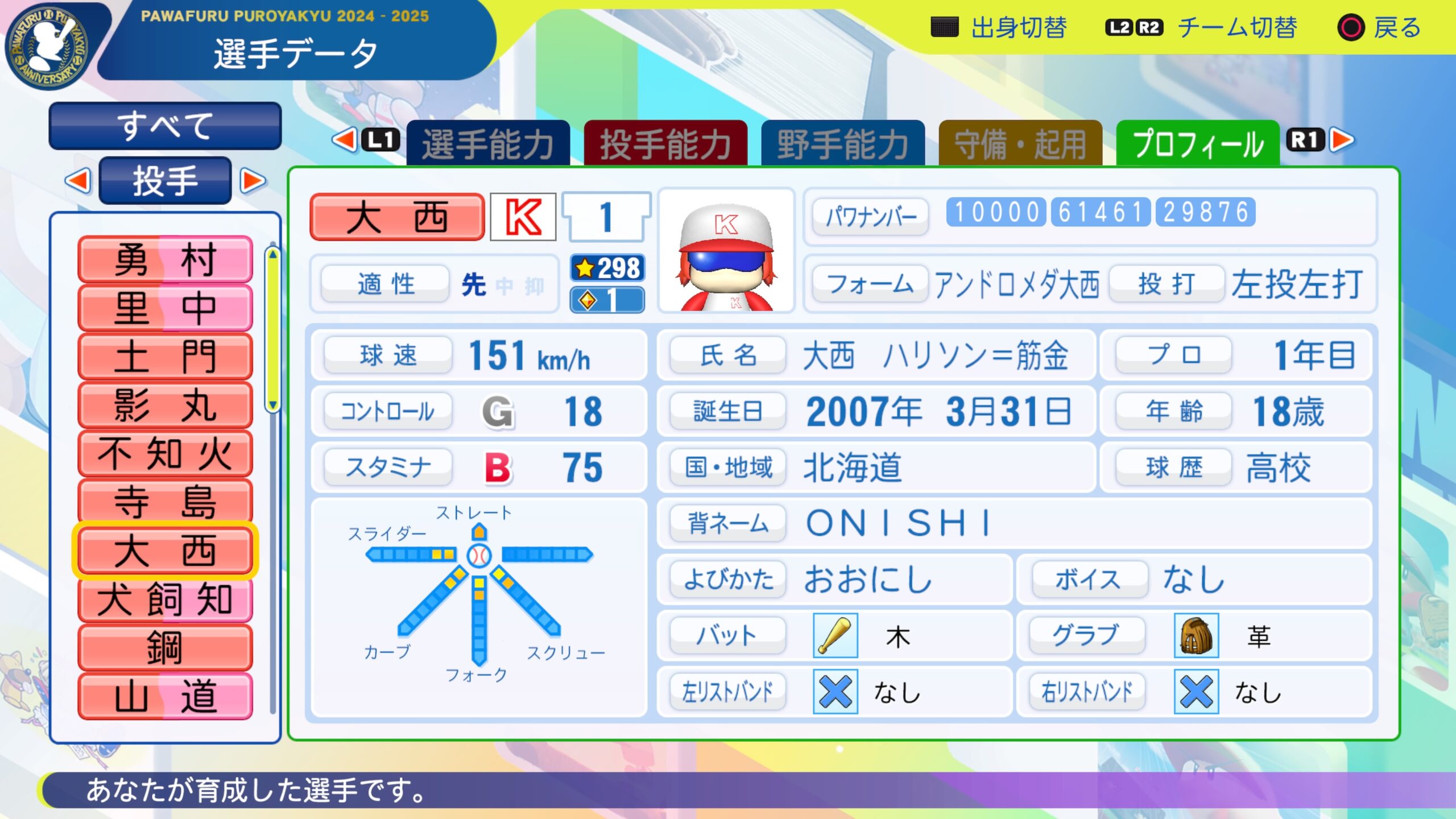Pick player 山道 in the list
This screenshot has height=819, width=1456.
[x=165, y=696]
